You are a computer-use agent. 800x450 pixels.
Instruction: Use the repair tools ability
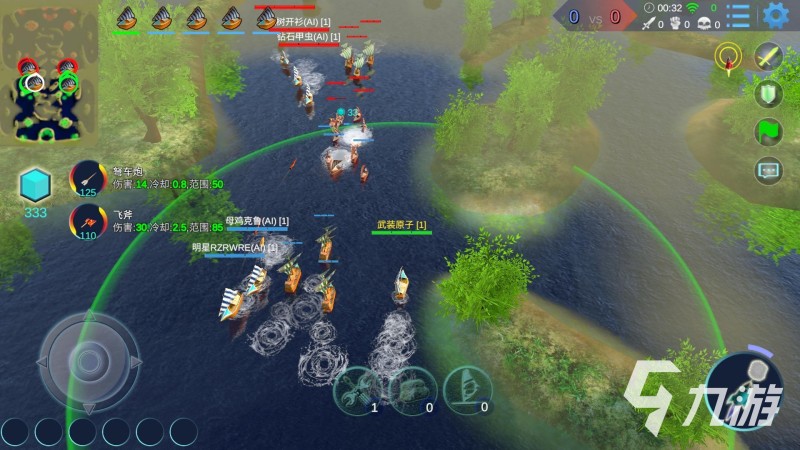click(x=359, y=387)
